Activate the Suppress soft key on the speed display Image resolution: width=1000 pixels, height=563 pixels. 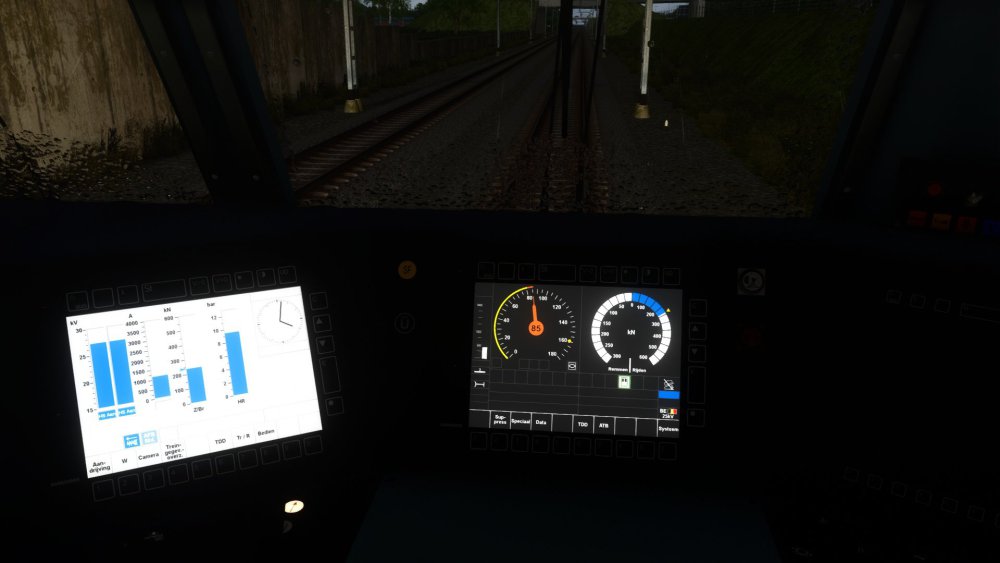click(500, 421)
